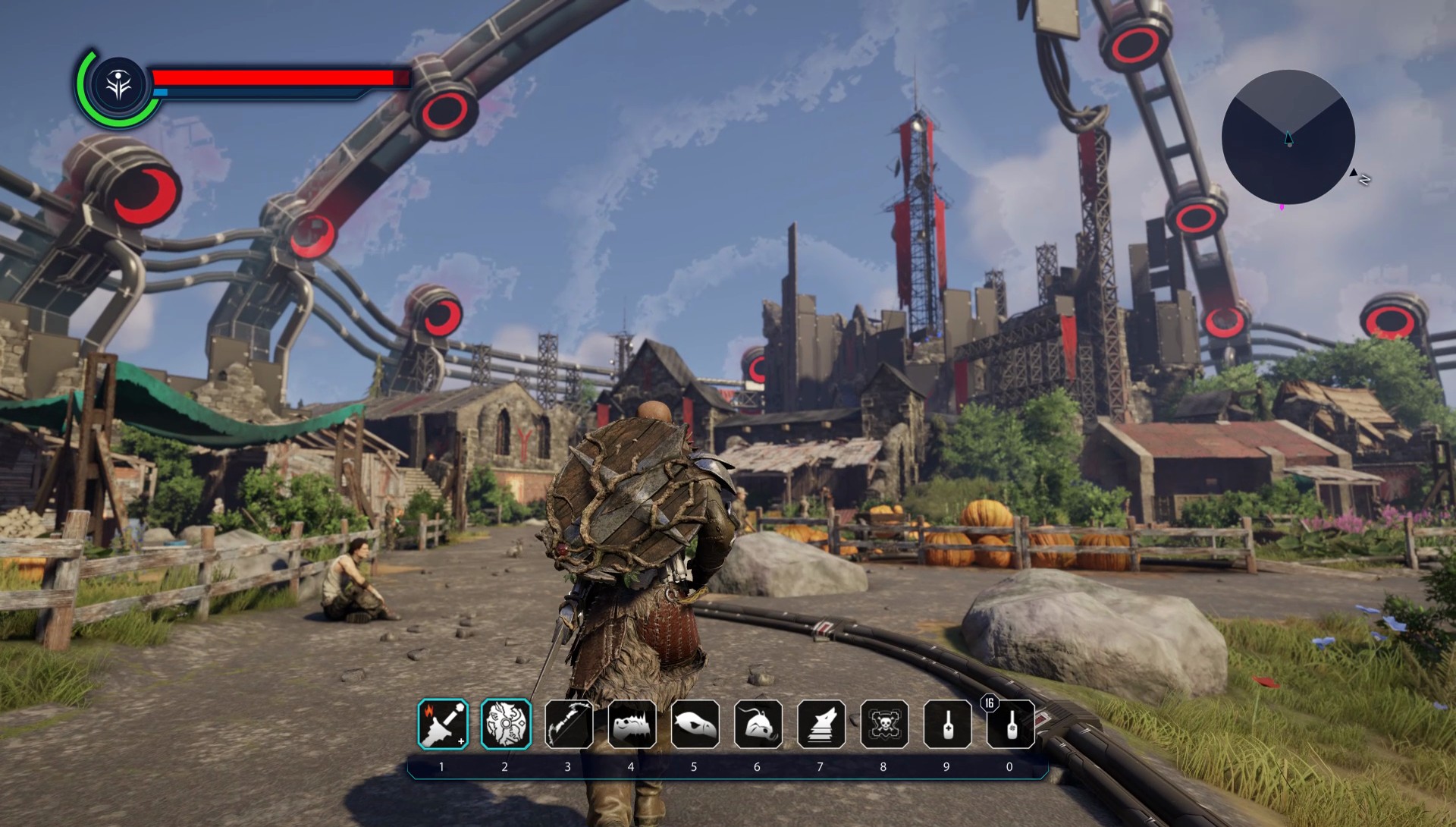Select the skull and crossbones slot

click(884, 724)
